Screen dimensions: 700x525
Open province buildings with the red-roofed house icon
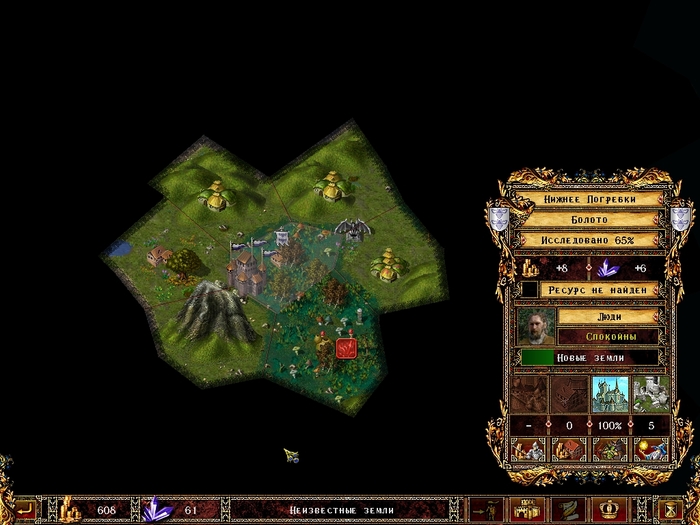point(568,449)
